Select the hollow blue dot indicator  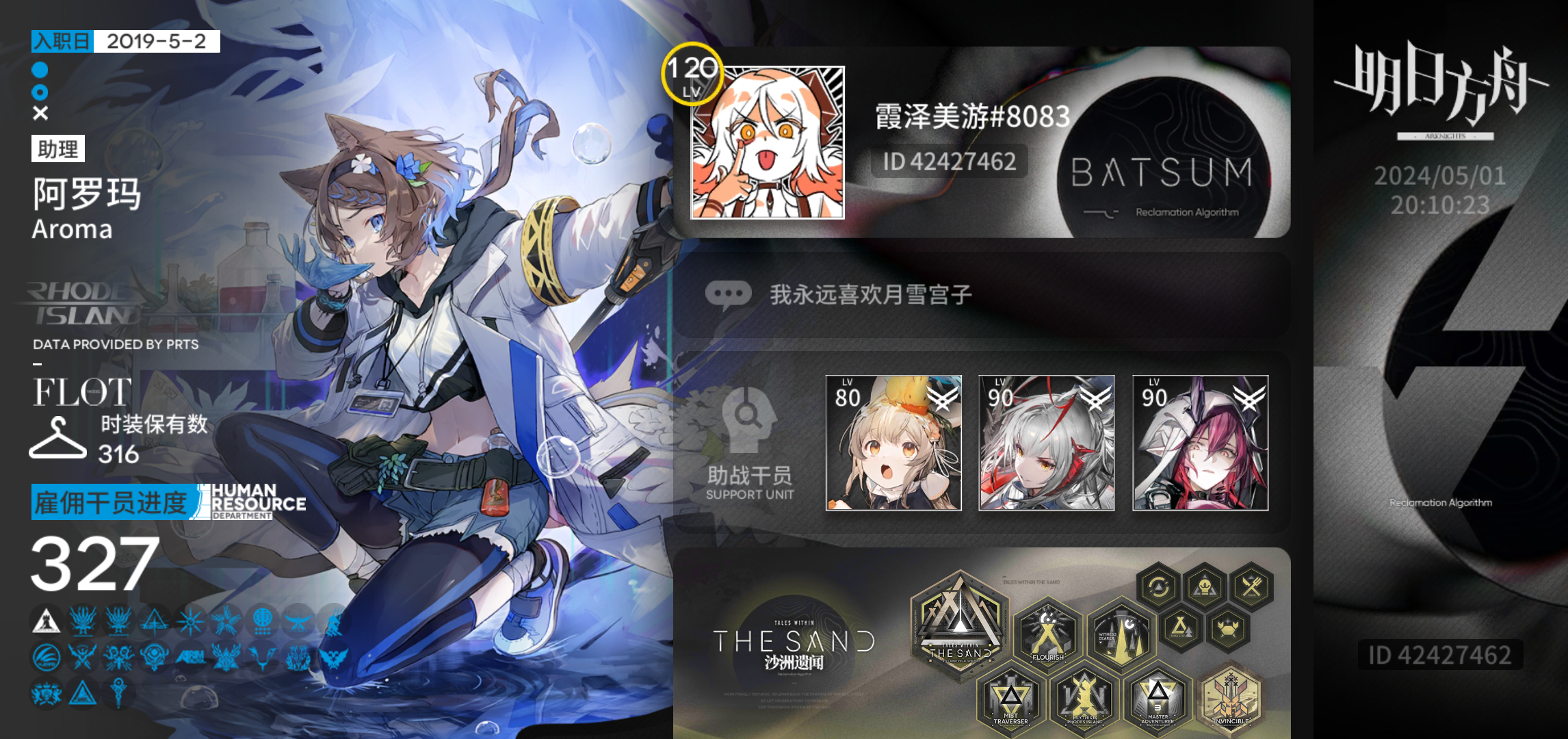pos(39,91)
